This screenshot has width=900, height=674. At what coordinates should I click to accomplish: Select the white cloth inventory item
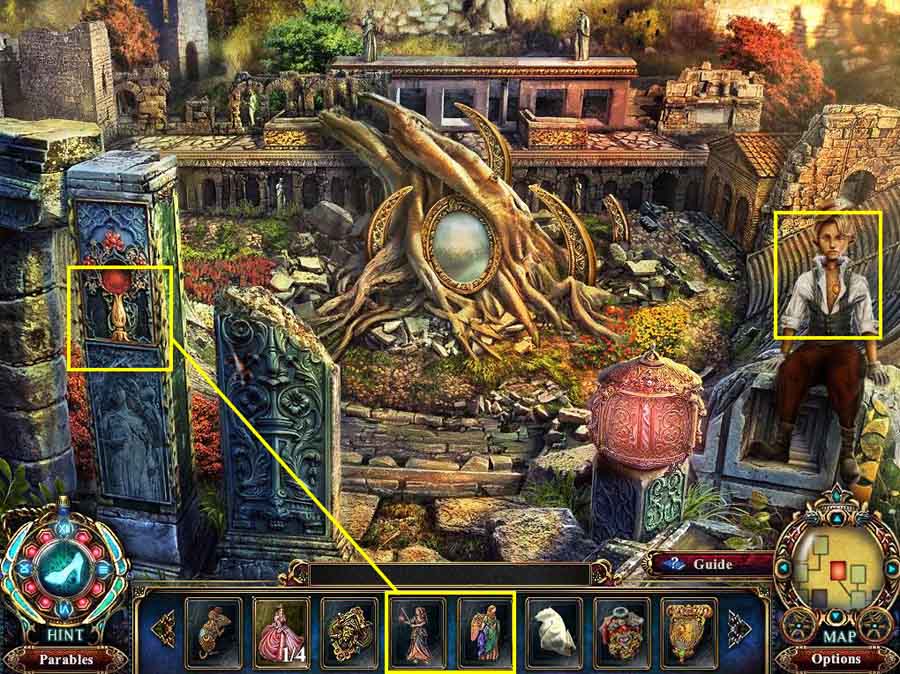553,631
